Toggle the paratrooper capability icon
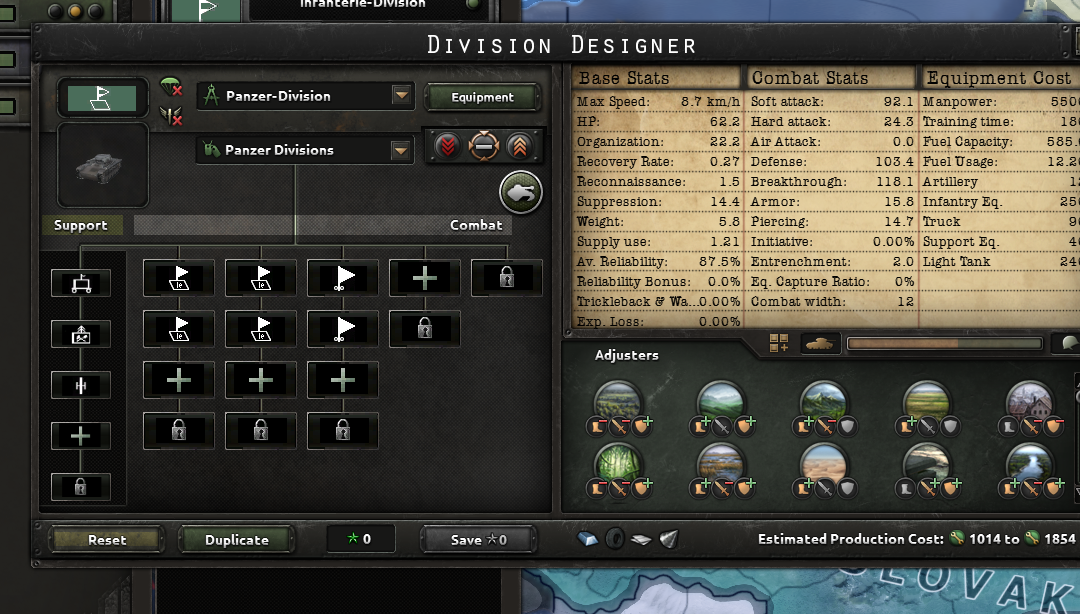The height and width of the screenshot is (614, 1080). click(x=171, y=89)
